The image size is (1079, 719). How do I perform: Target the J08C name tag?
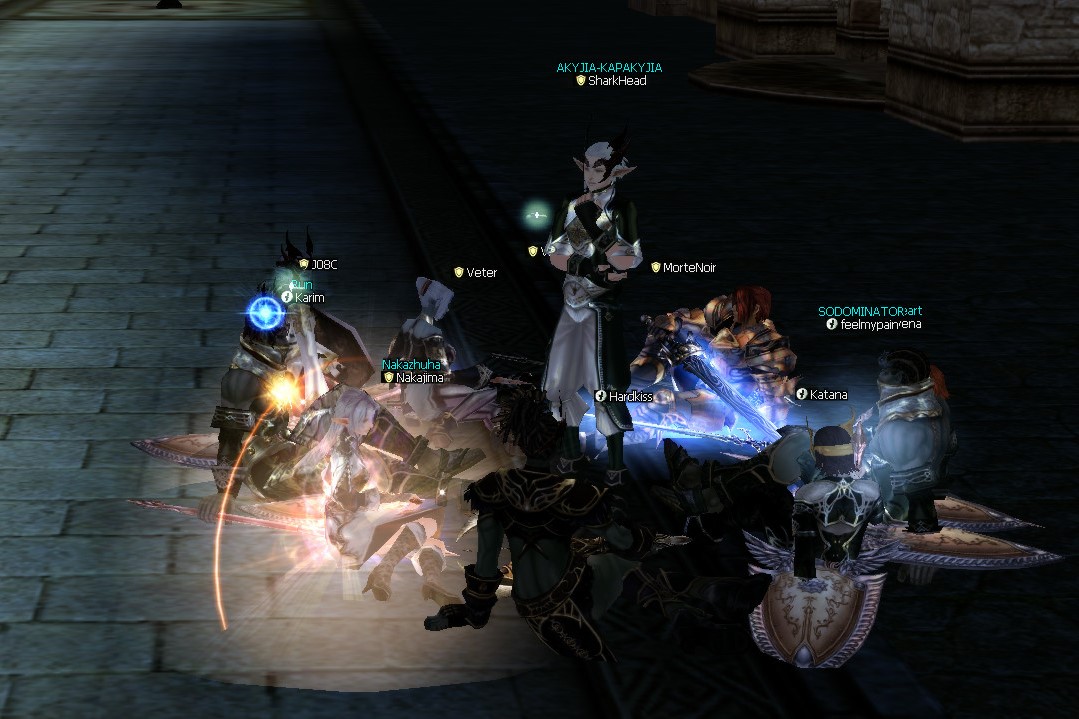323,264
